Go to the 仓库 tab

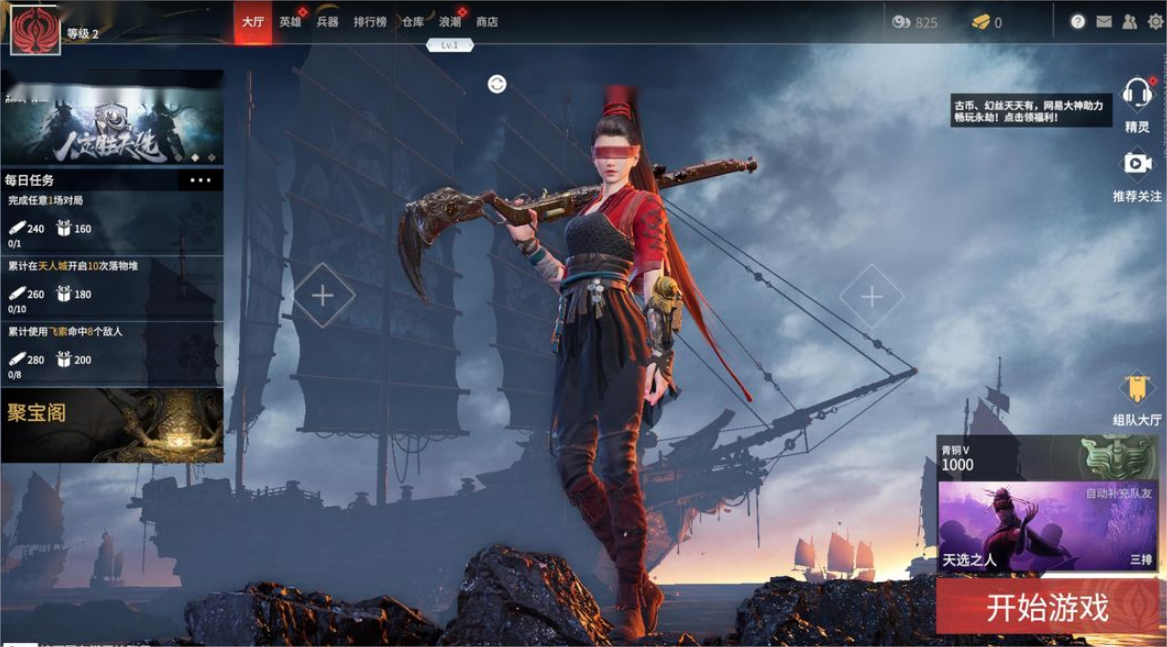412,22
